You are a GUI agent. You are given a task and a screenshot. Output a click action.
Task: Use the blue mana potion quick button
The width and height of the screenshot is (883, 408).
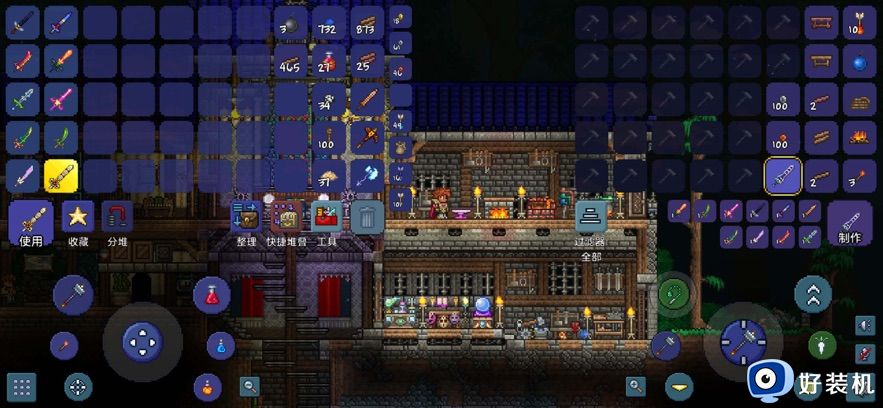[219, 345]
